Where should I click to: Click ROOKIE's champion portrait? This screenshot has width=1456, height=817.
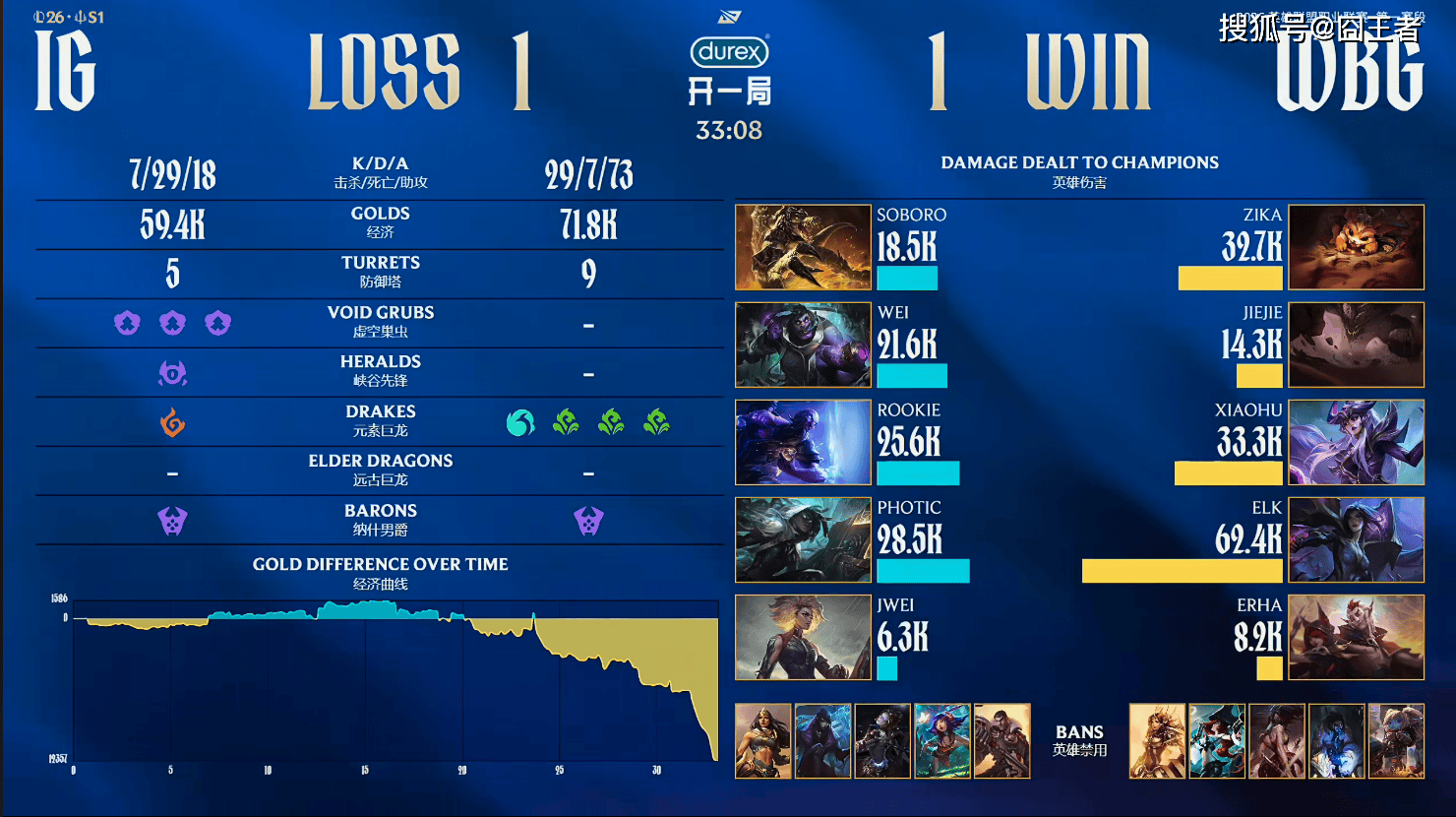click(803, 442)
